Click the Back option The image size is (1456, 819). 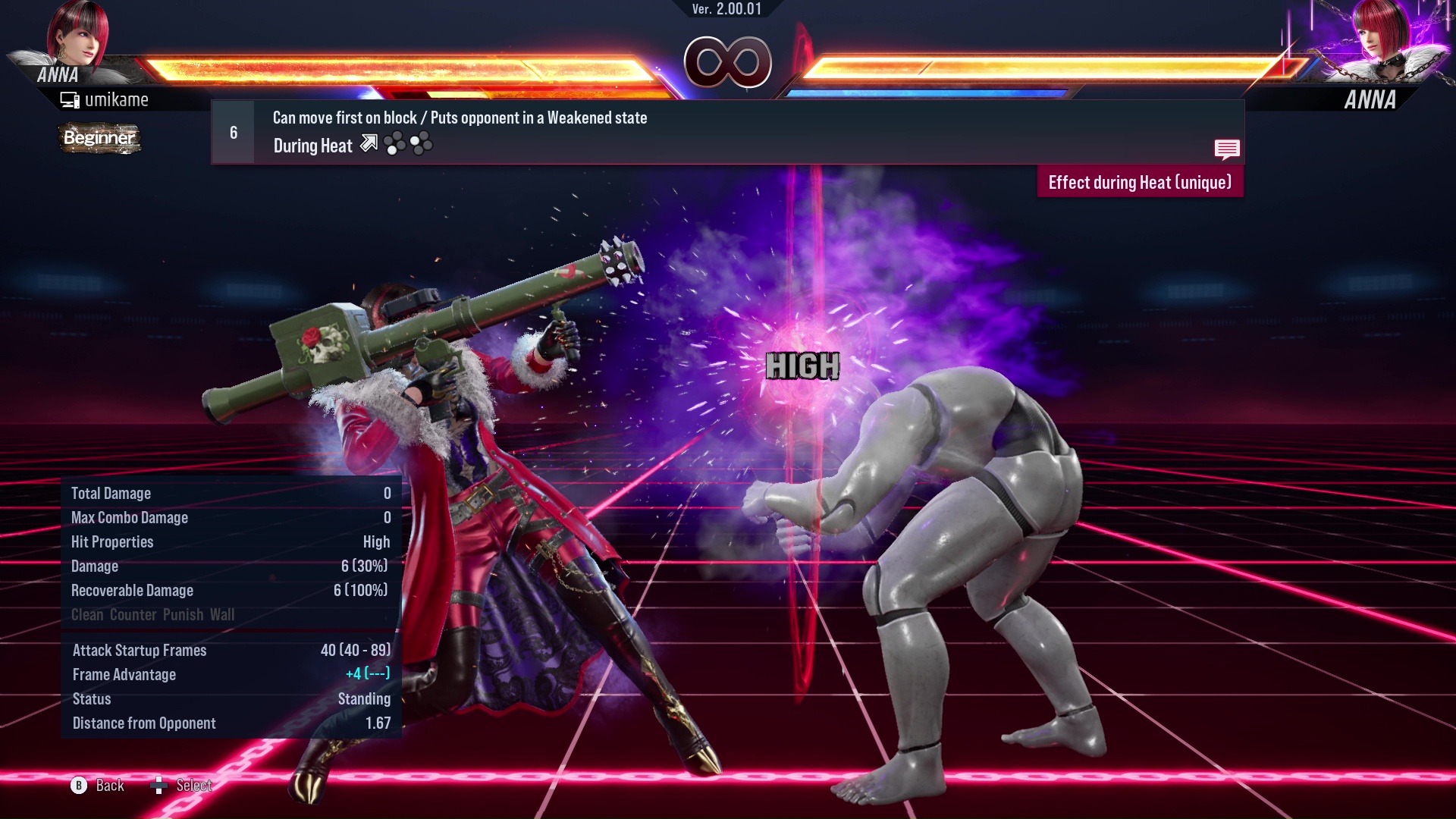108,786
